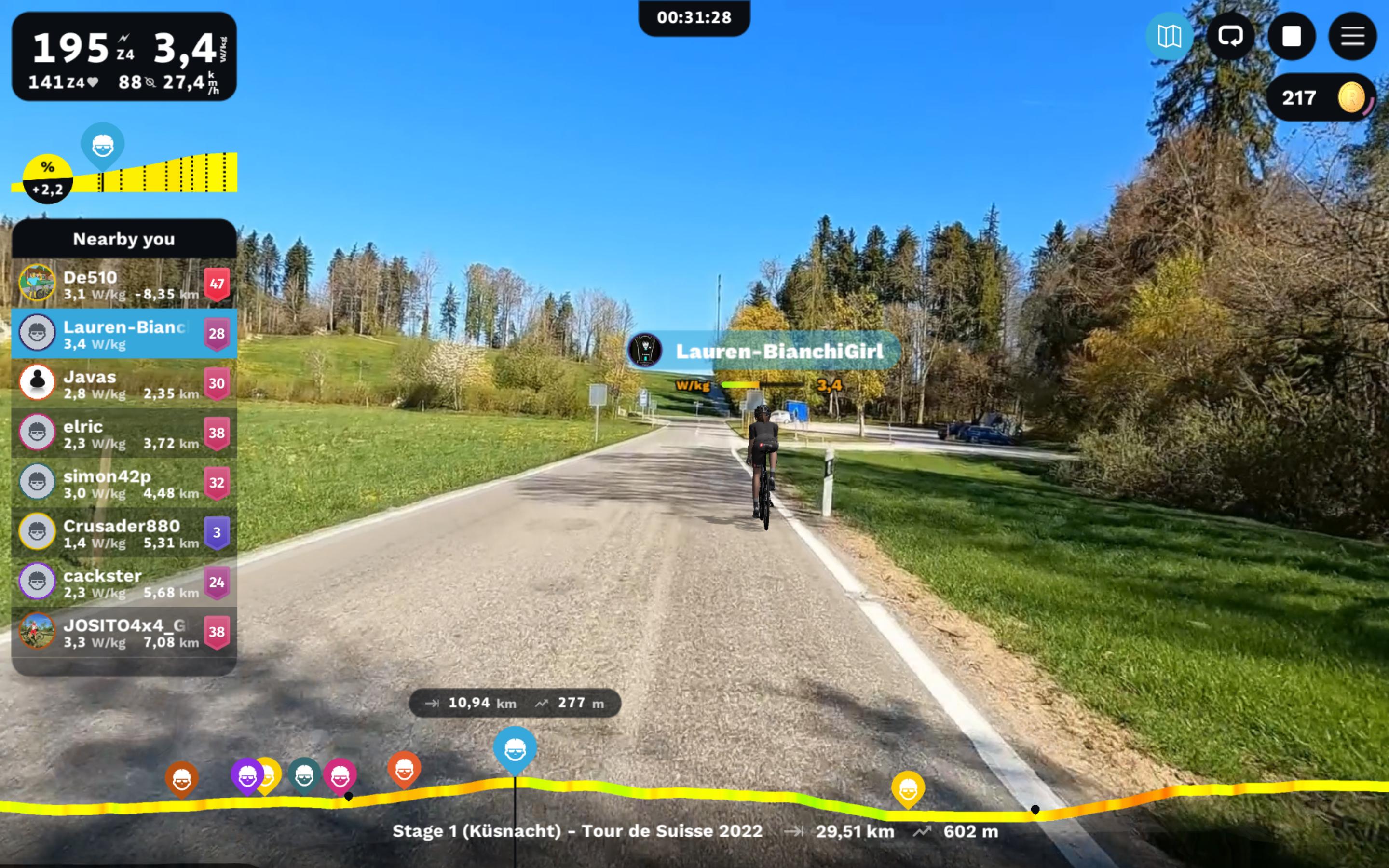Viewport: 1389px width, 868px height.
Task: Select the pink rider marker on route profile
Action: 340,775
